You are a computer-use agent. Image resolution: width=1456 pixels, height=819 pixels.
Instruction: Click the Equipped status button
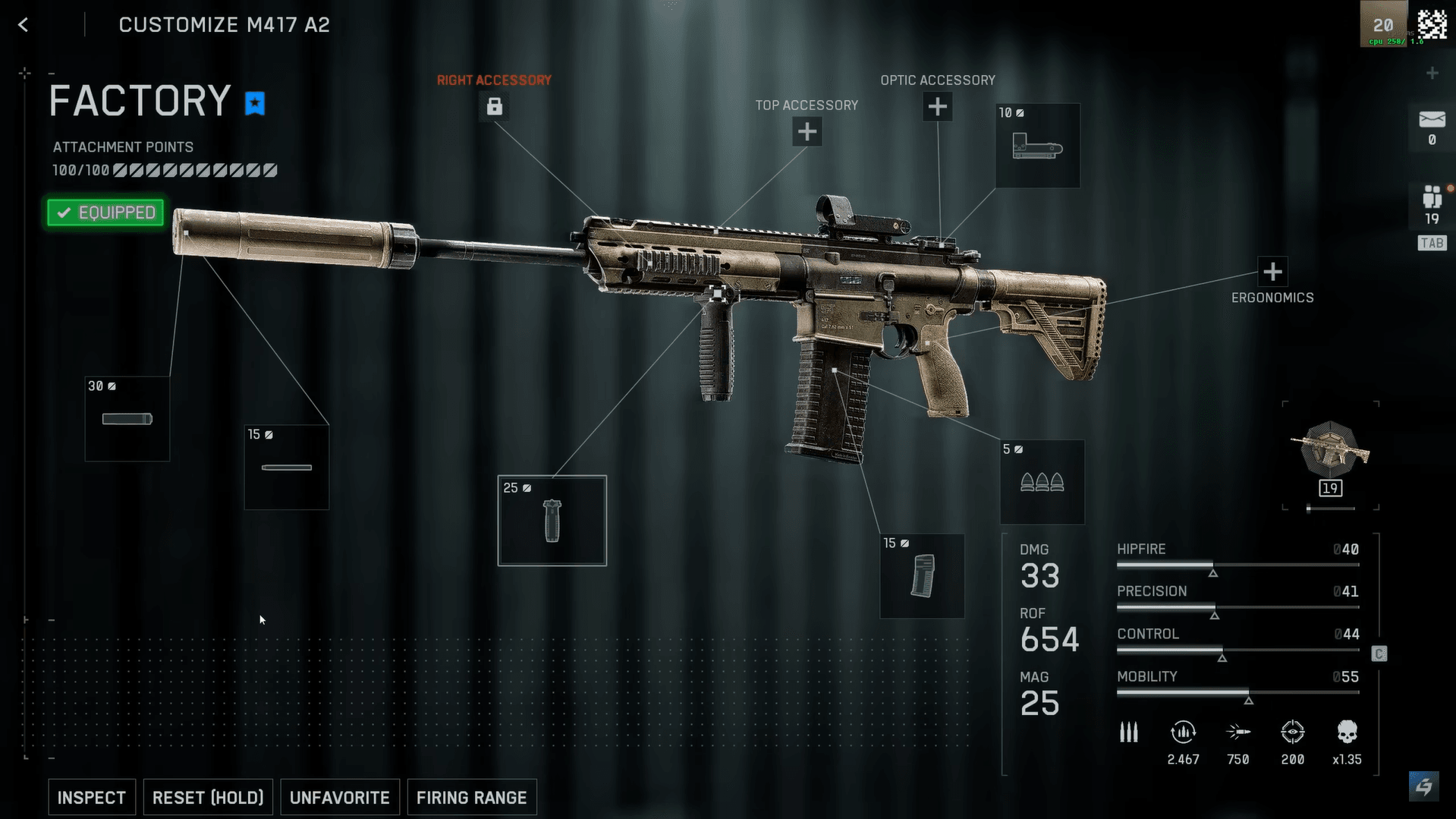[x=105, y=213]
